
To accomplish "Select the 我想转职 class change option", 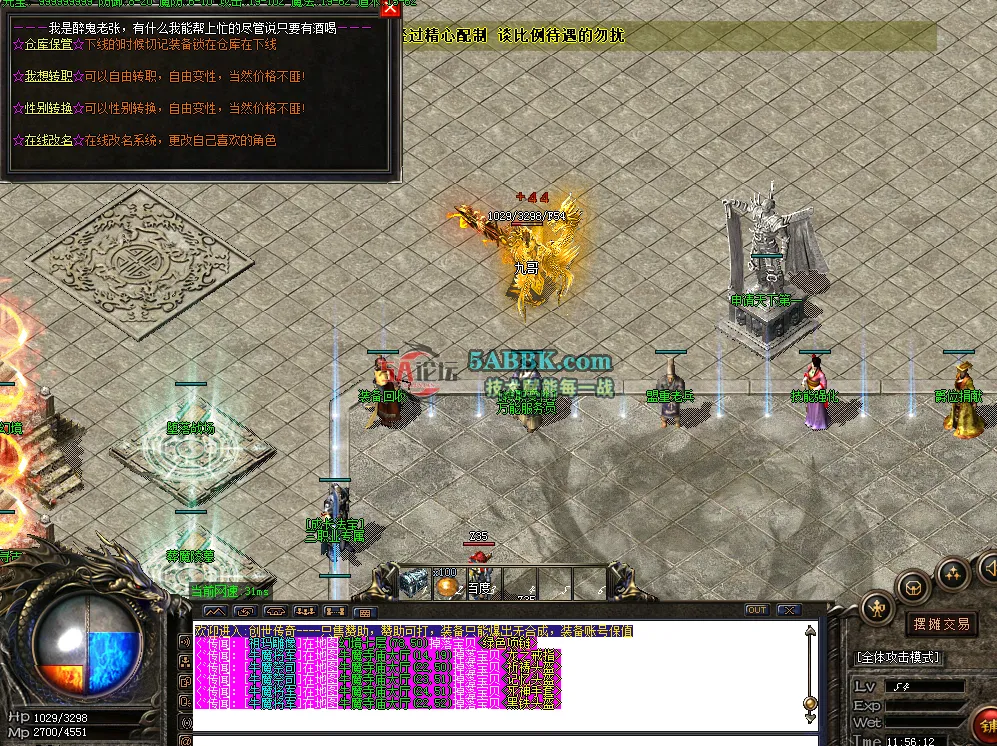I will (48, 77).
